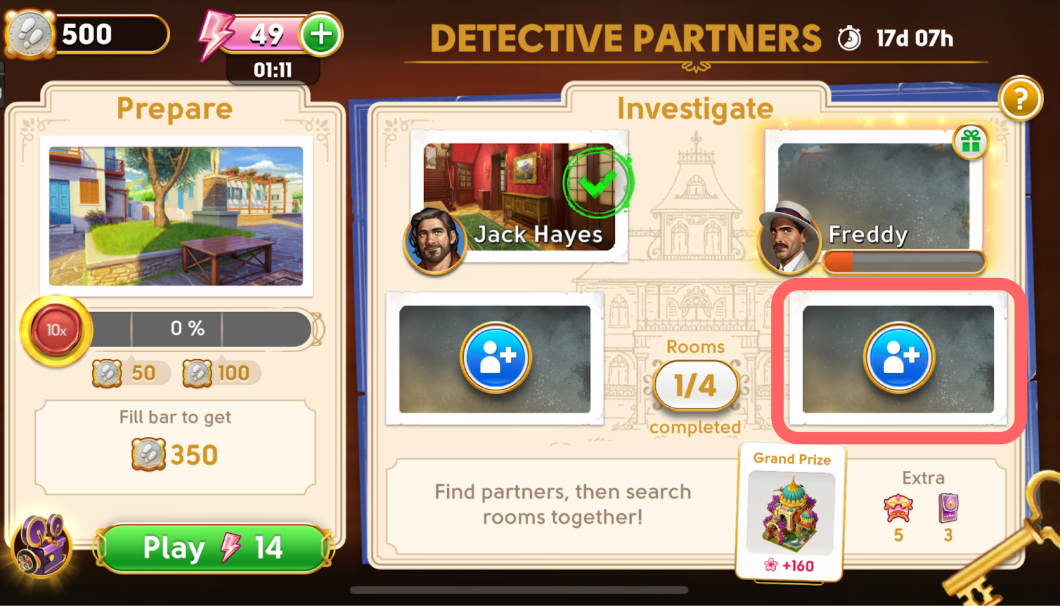Image resolution: width=1064 pixels, height=606 pixels.
Task: Tap the green Play button
Action: 212,548
